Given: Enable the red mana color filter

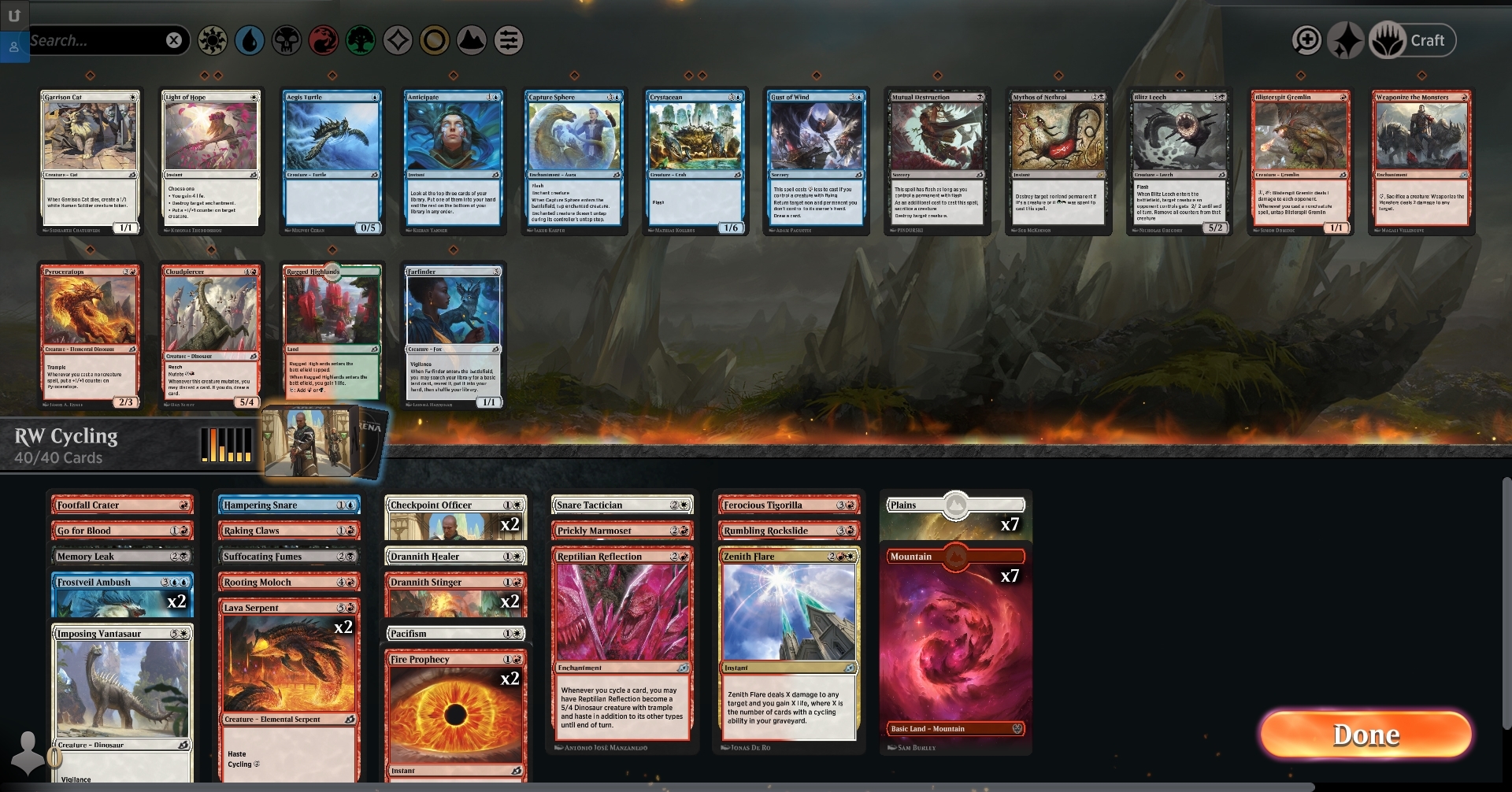Looking at the screenshot, I should click(x=324, y=41).
